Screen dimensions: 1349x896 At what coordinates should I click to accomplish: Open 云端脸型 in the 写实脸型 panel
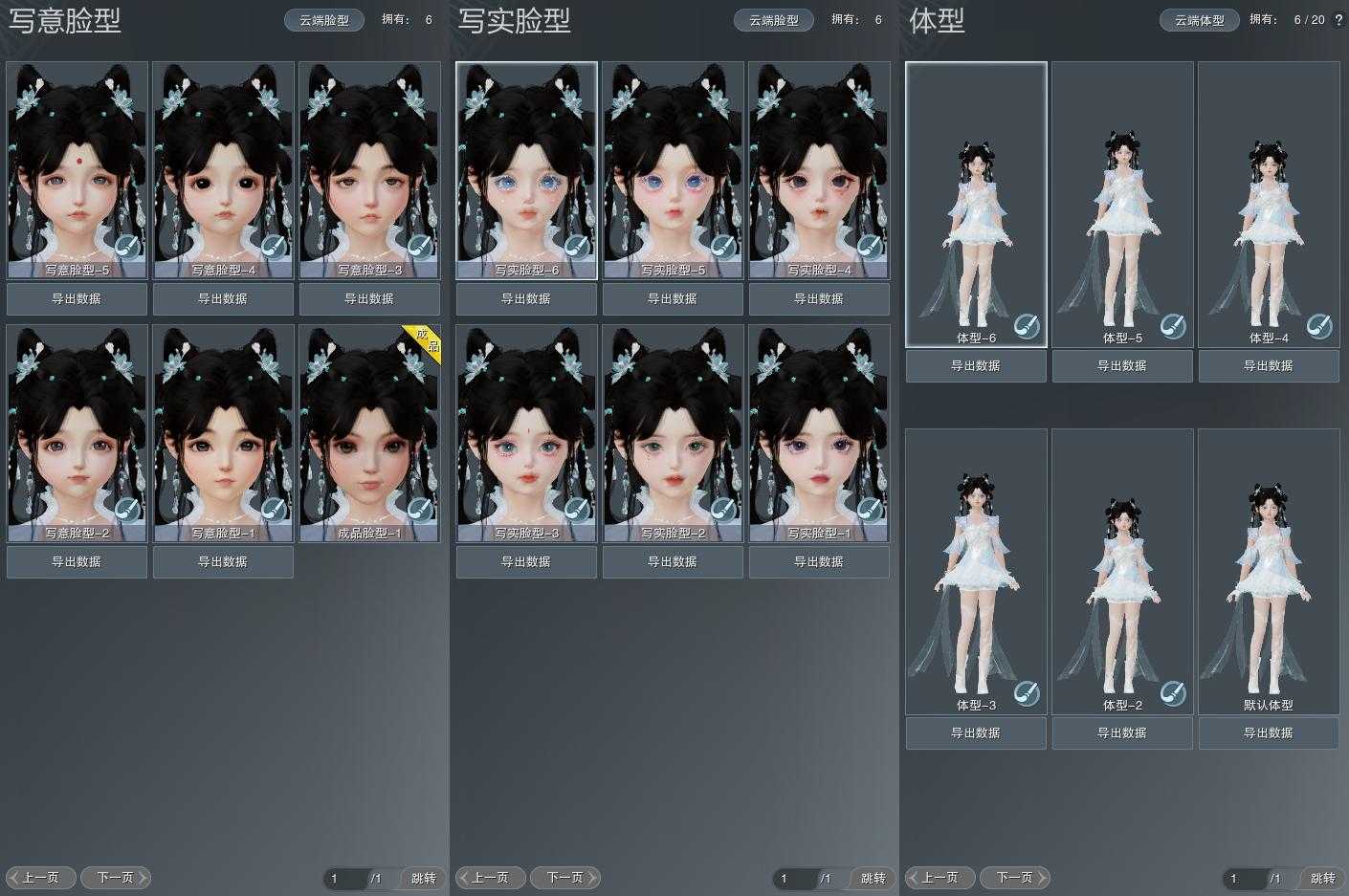click(774, 20)
